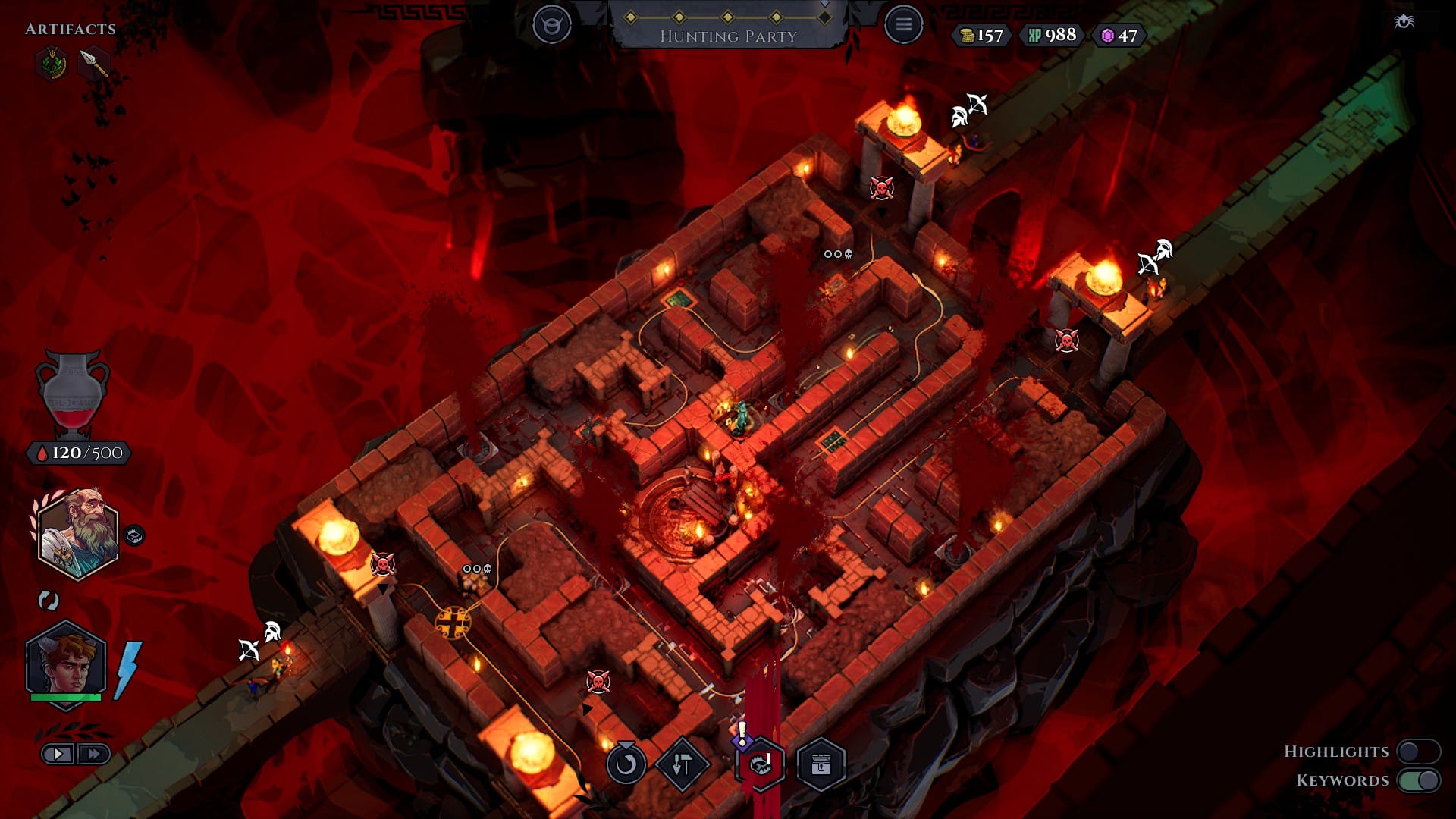Turn off the Keywords toggle

[1418, 780]
